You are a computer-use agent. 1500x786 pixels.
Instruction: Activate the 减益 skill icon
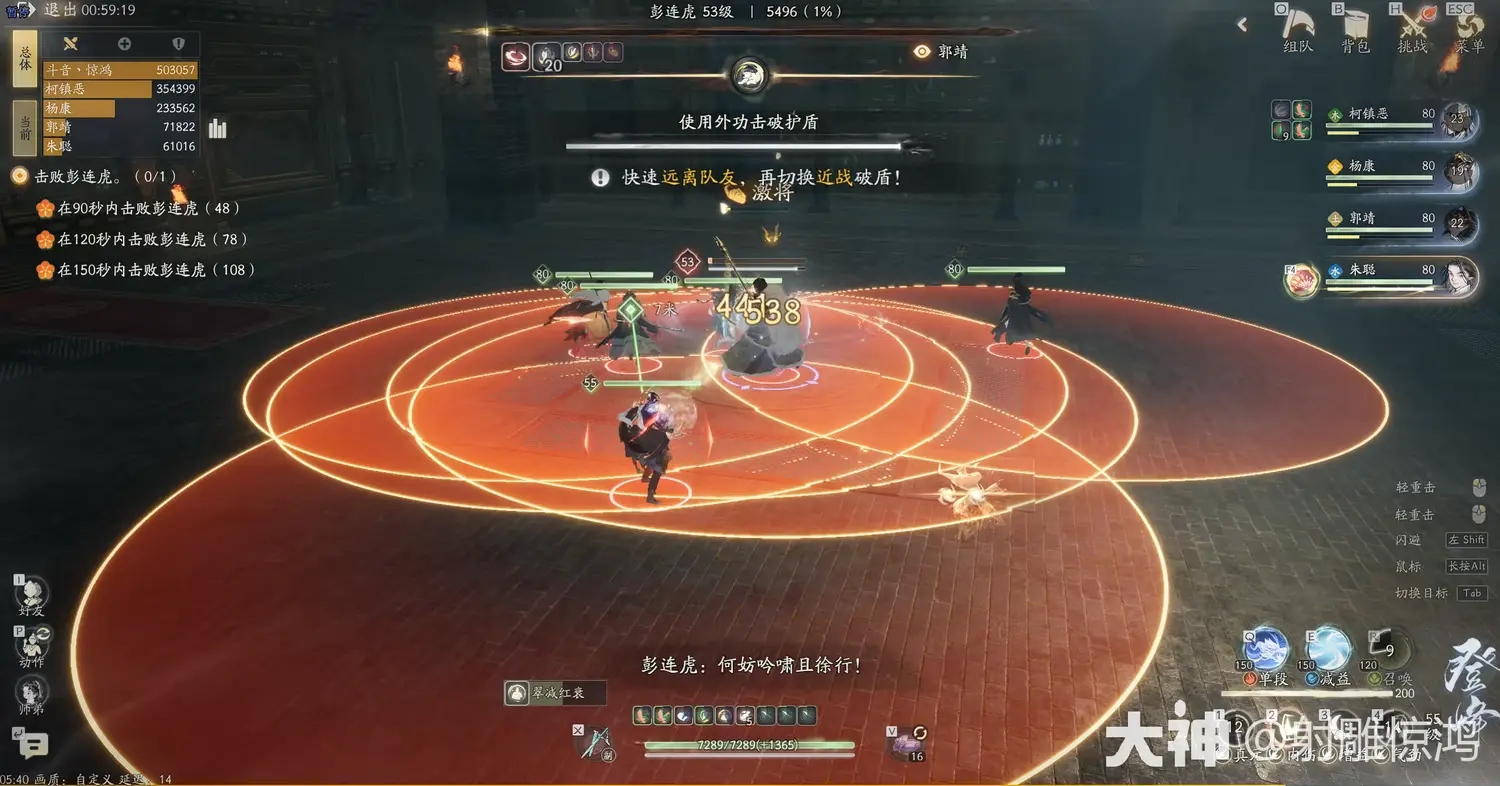1330,648
